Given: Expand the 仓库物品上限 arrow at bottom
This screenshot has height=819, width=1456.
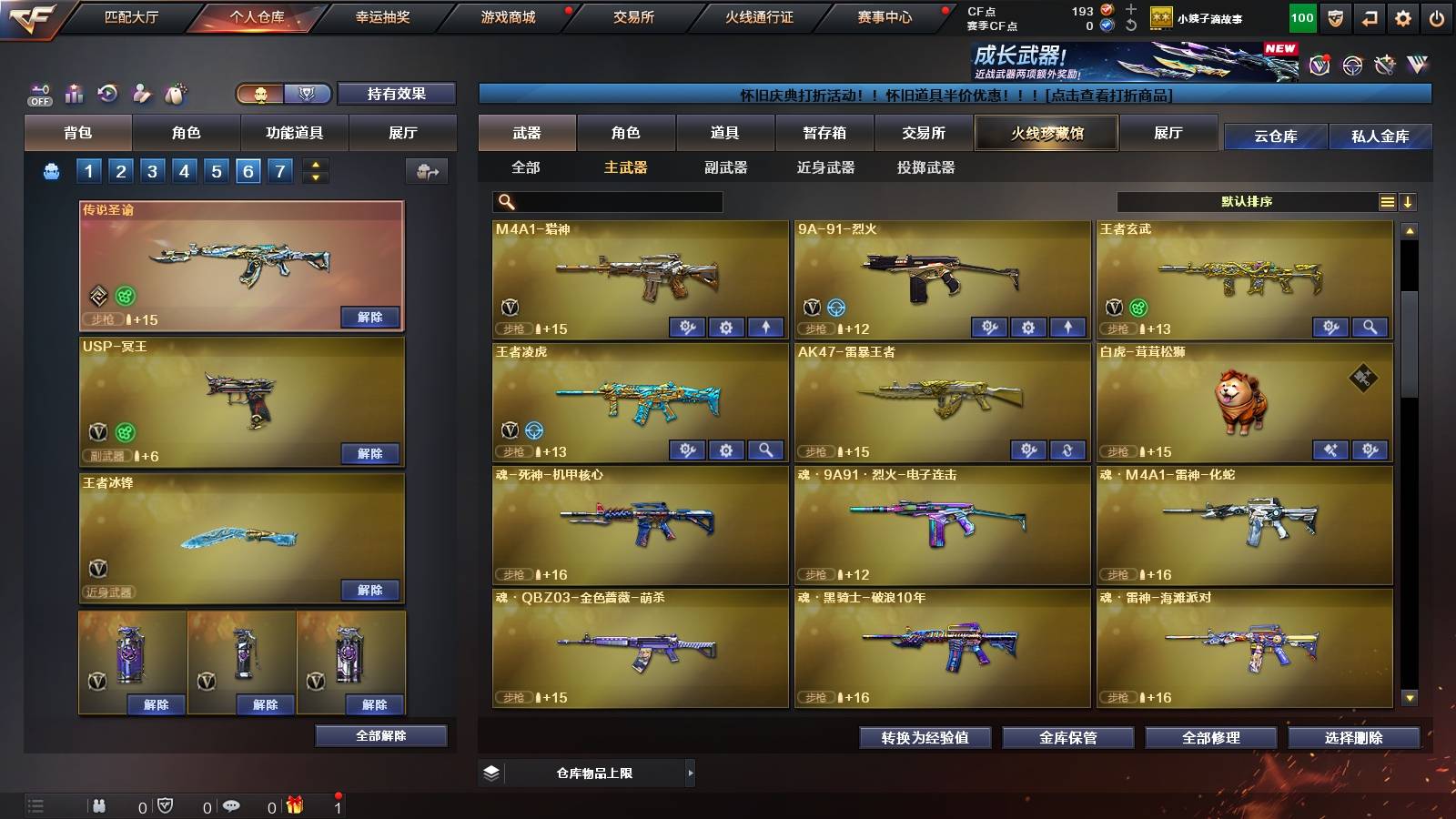Looking at the screenshot, I should click(690, 773).
